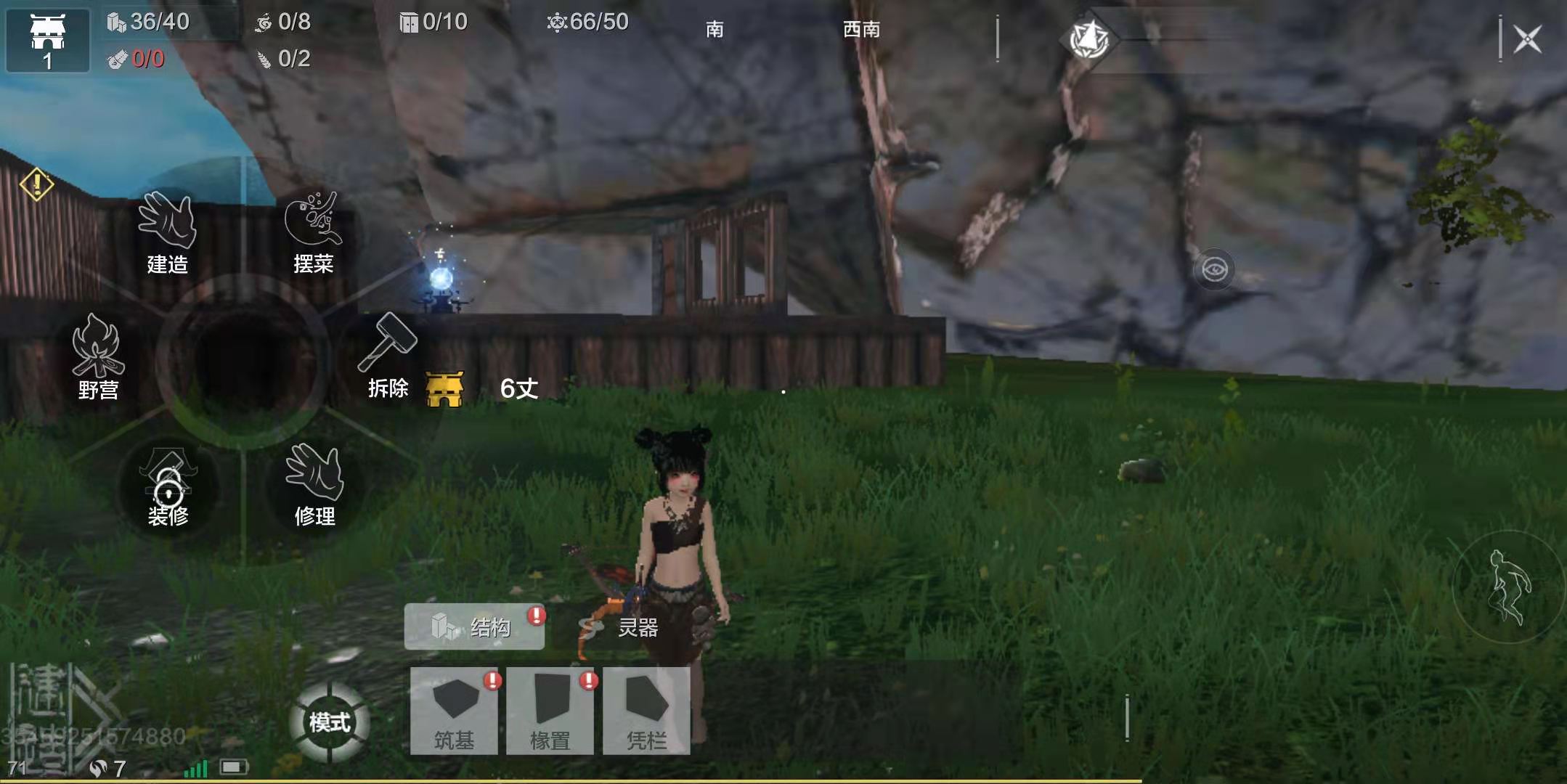Choose the locked 装修 option
Screen dimensions: 1567x784
pos(168,488)
